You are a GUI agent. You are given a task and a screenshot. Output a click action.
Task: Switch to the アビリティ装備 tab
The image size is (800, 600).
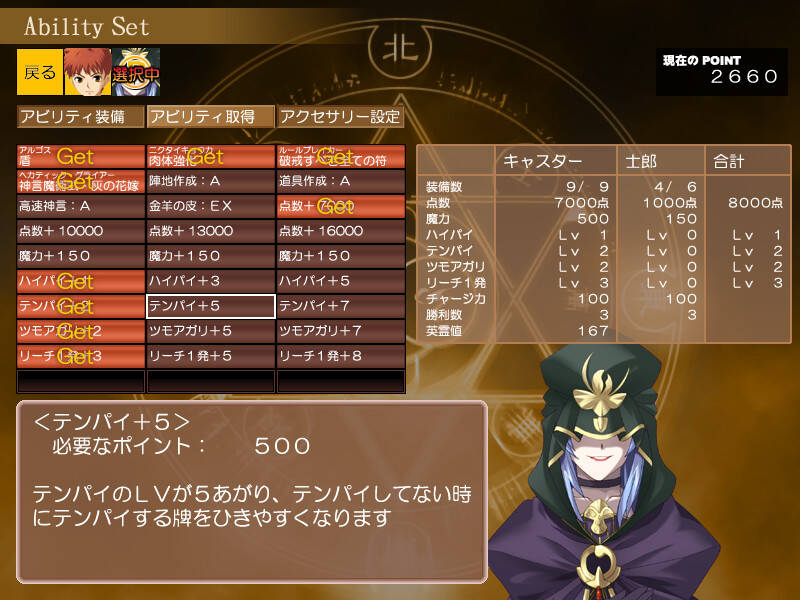pos(81,117)
